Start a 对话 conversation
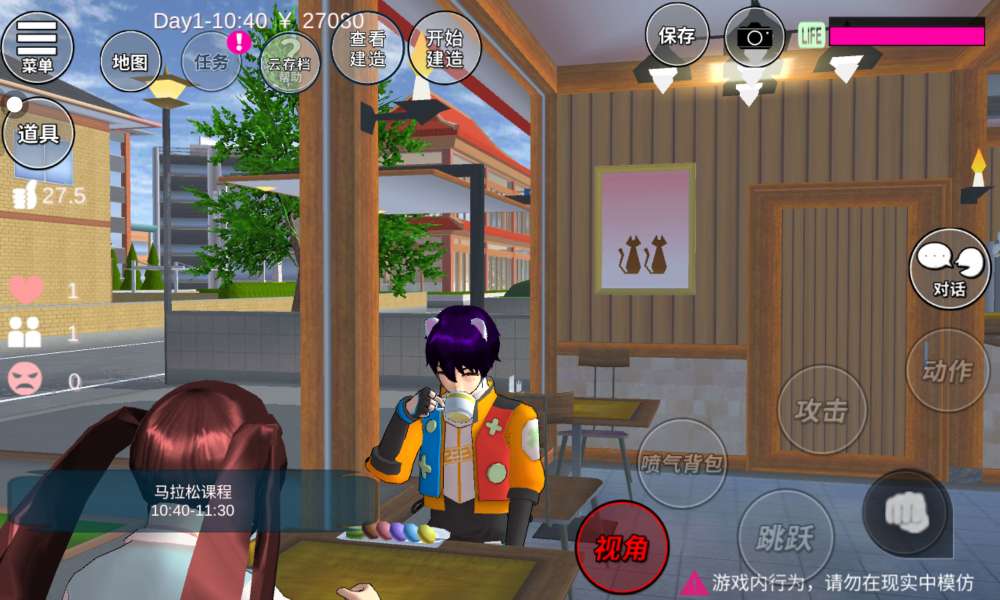This screenshot has width=1000, height=600. [x=949, y=269]
